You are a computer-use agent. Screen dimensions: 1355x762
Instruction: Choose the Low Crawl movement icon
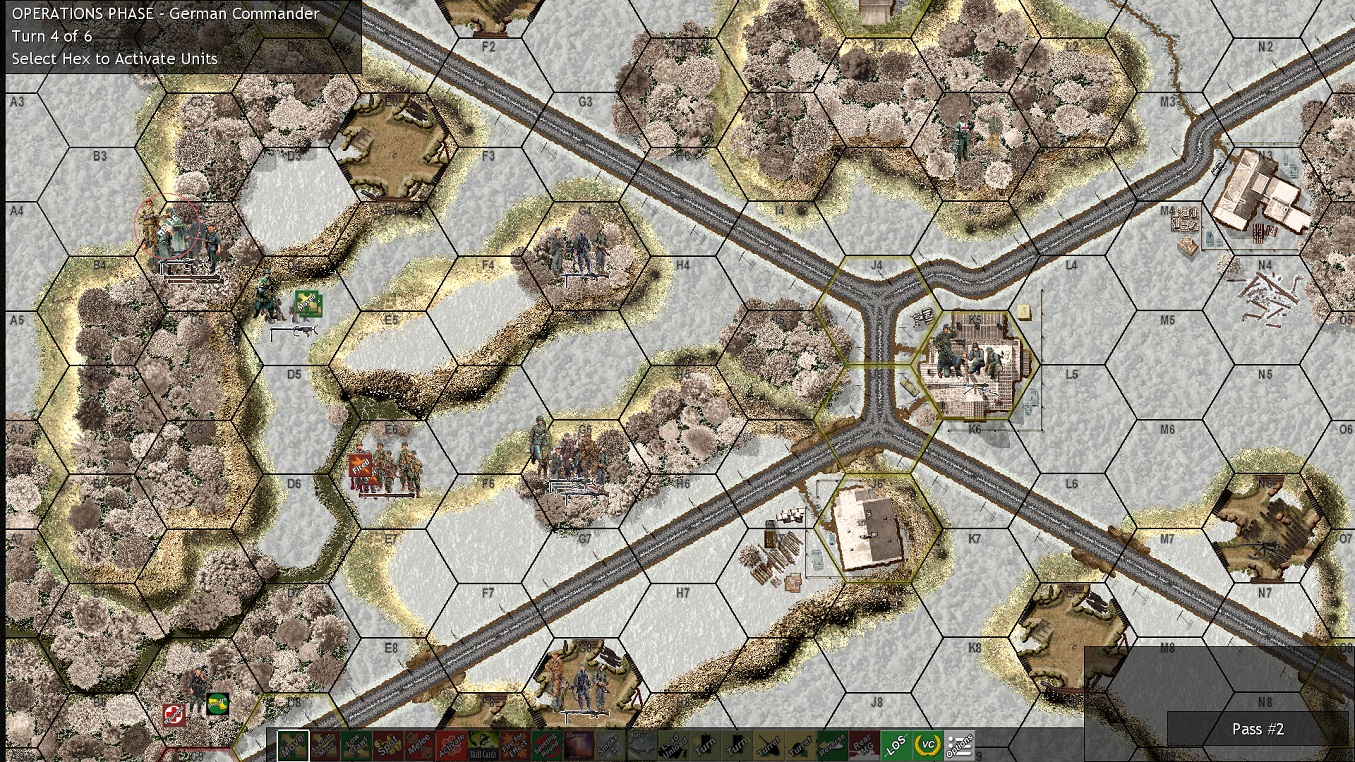point(355,744)
